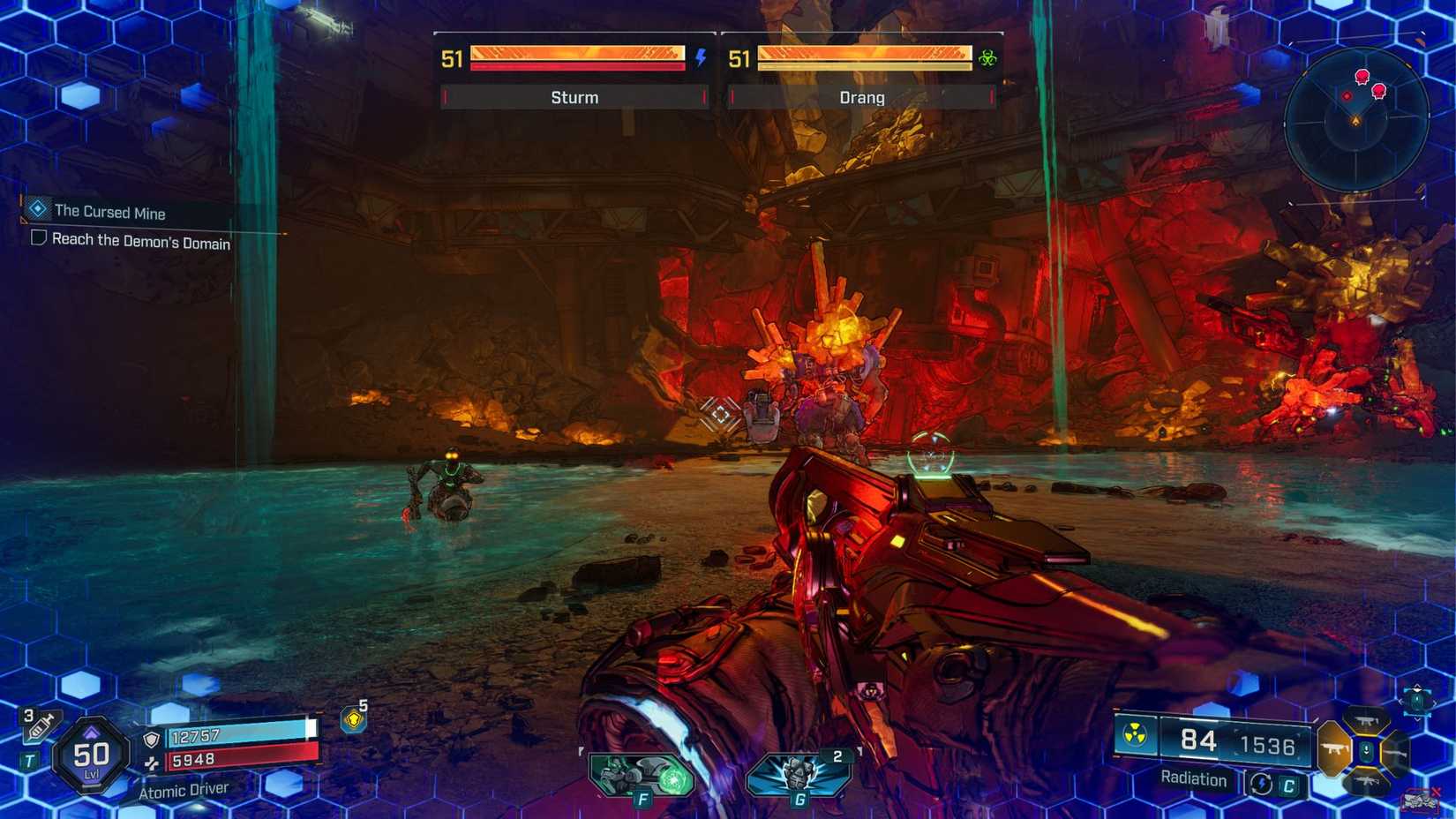Click the G grenade skill icon showing 2

coord(799,775)
